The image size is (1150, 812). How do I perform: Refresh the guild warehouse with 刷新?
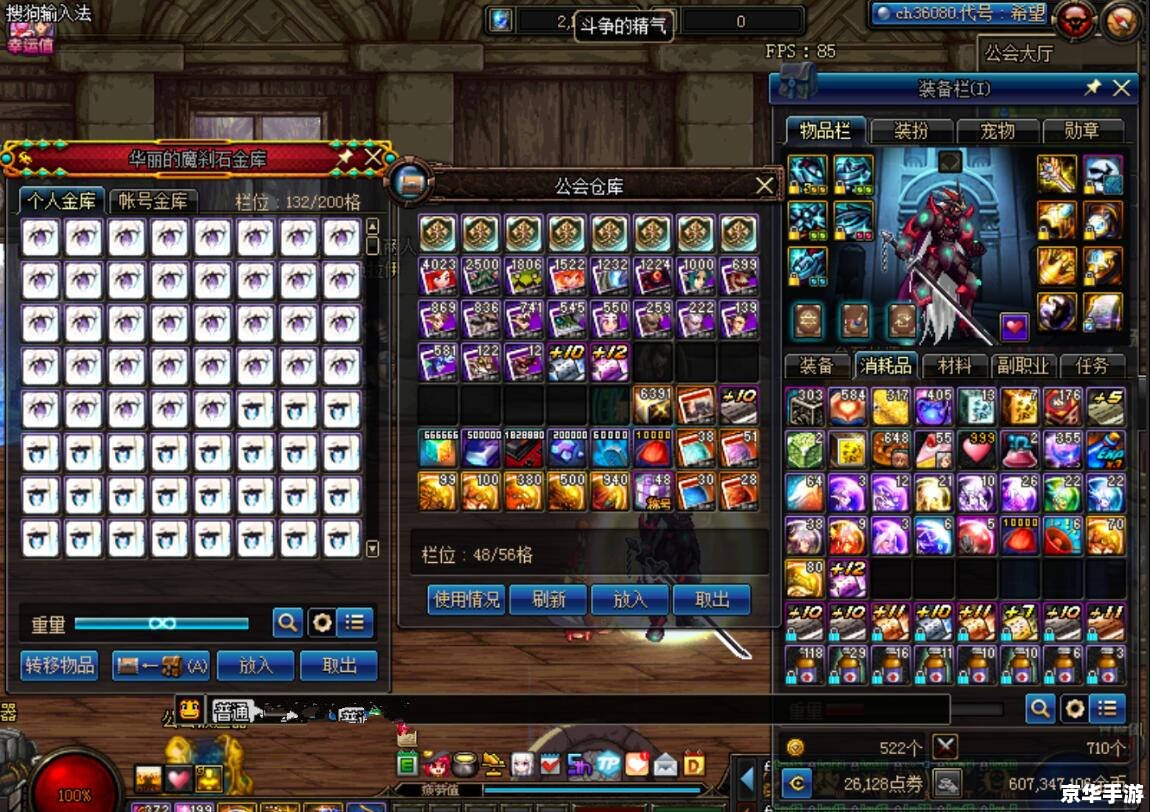point(548,599)
